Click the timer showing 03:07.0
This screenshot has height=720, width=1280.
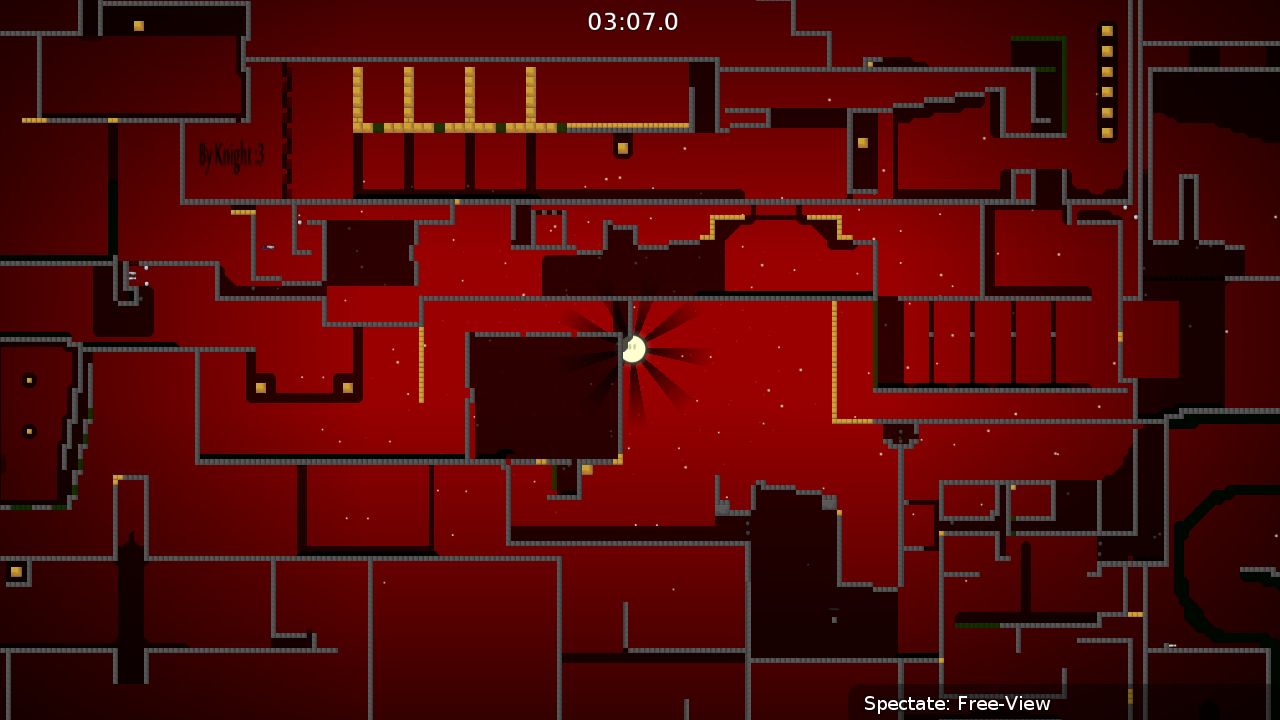point(632,22)
